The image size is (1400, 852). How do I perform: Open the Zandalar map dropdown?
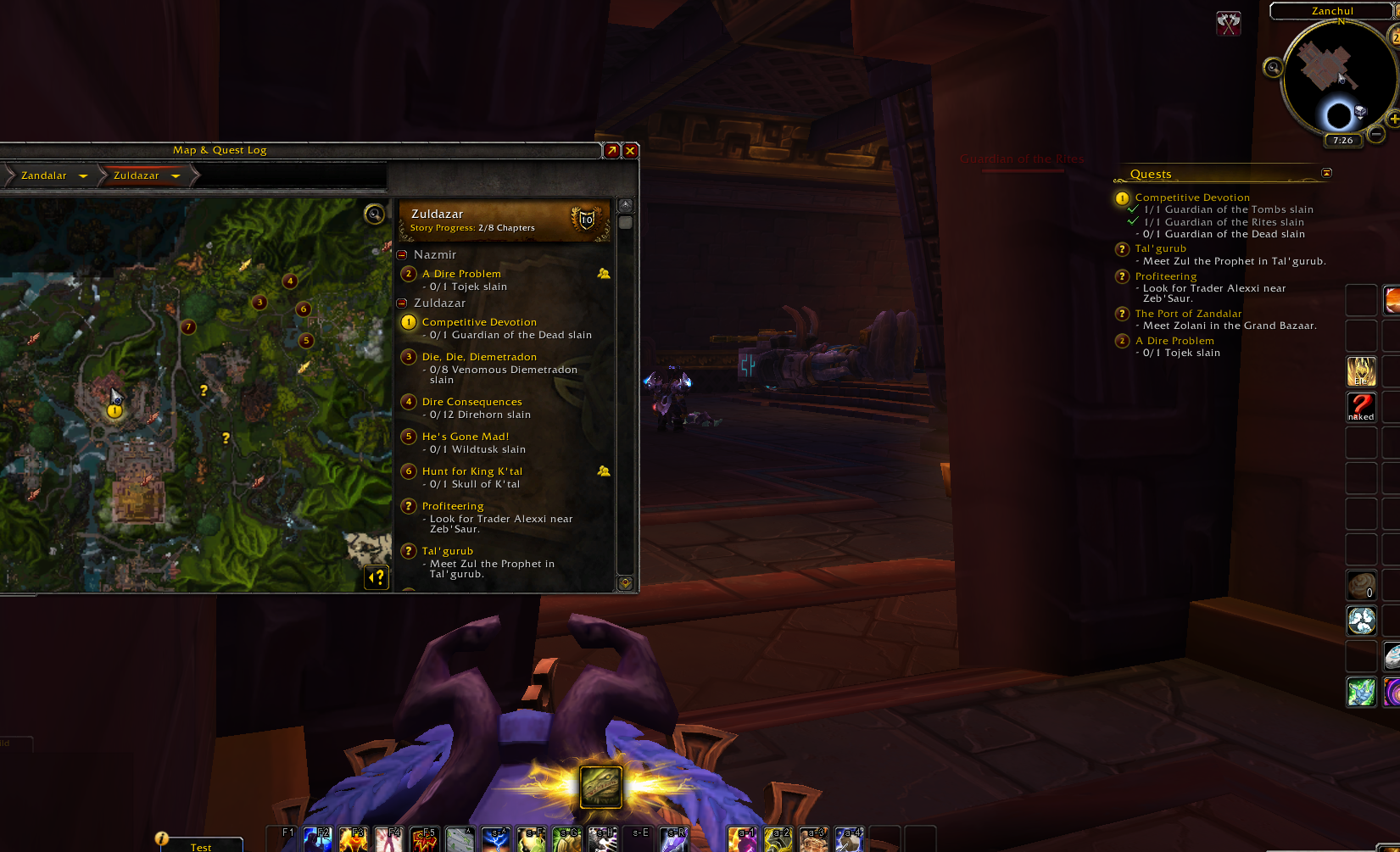click(x=82, y=175)
